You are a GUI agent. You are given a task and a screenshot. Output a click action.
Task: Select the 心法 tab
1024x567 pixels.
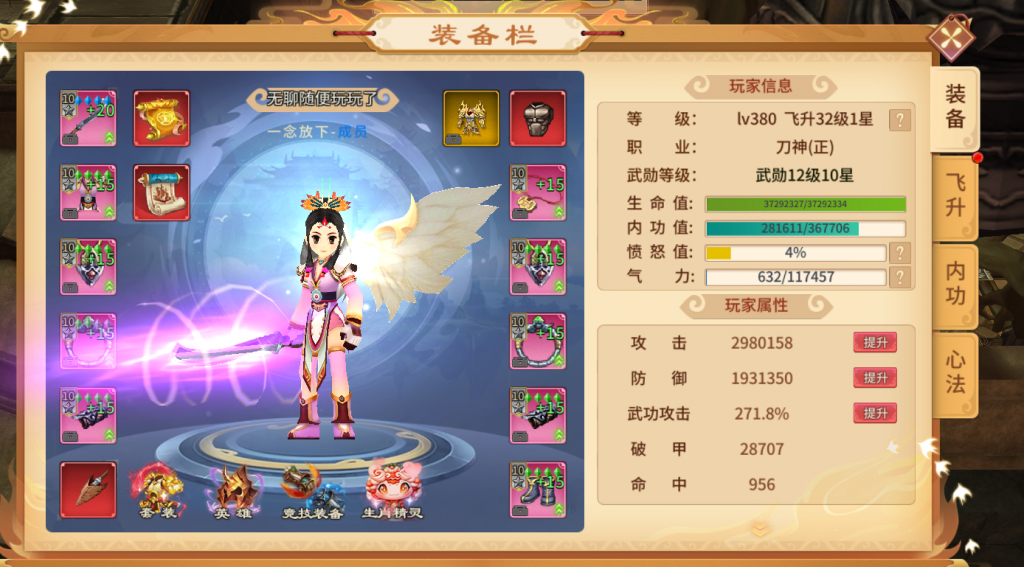tap(955, 372)
